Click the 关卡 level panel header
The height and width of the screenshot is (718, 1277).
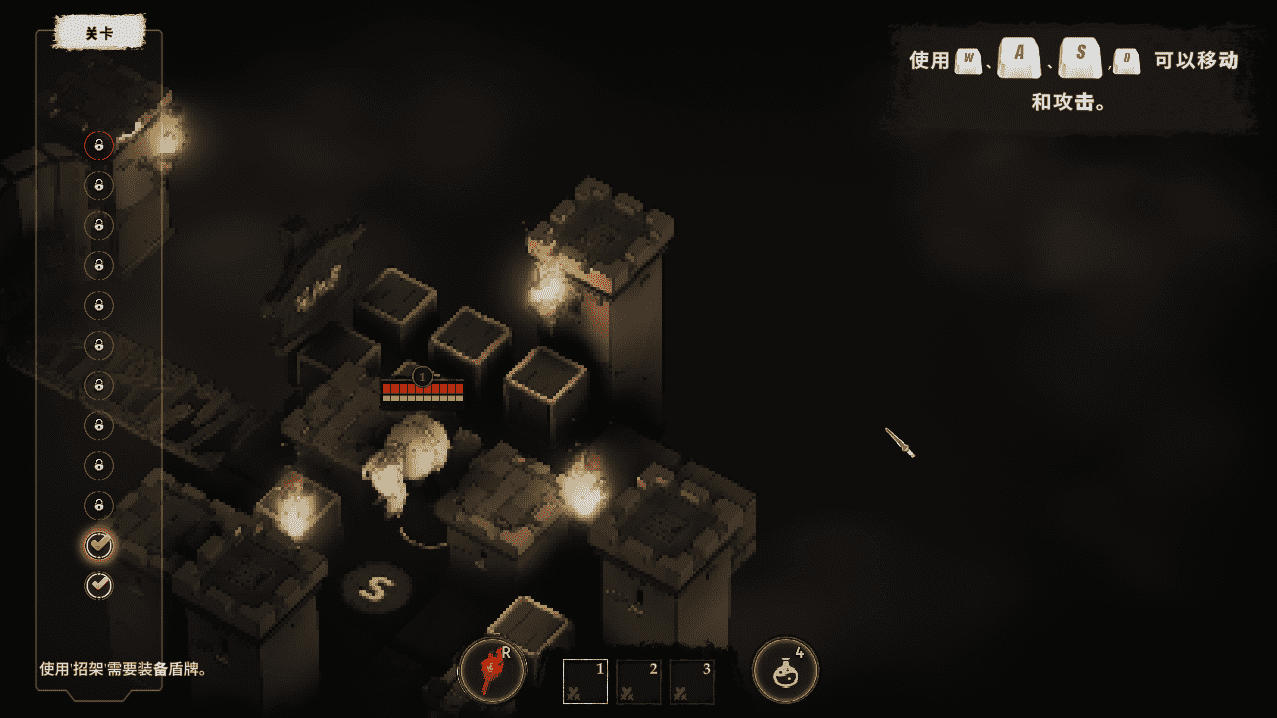coord(99,32)
